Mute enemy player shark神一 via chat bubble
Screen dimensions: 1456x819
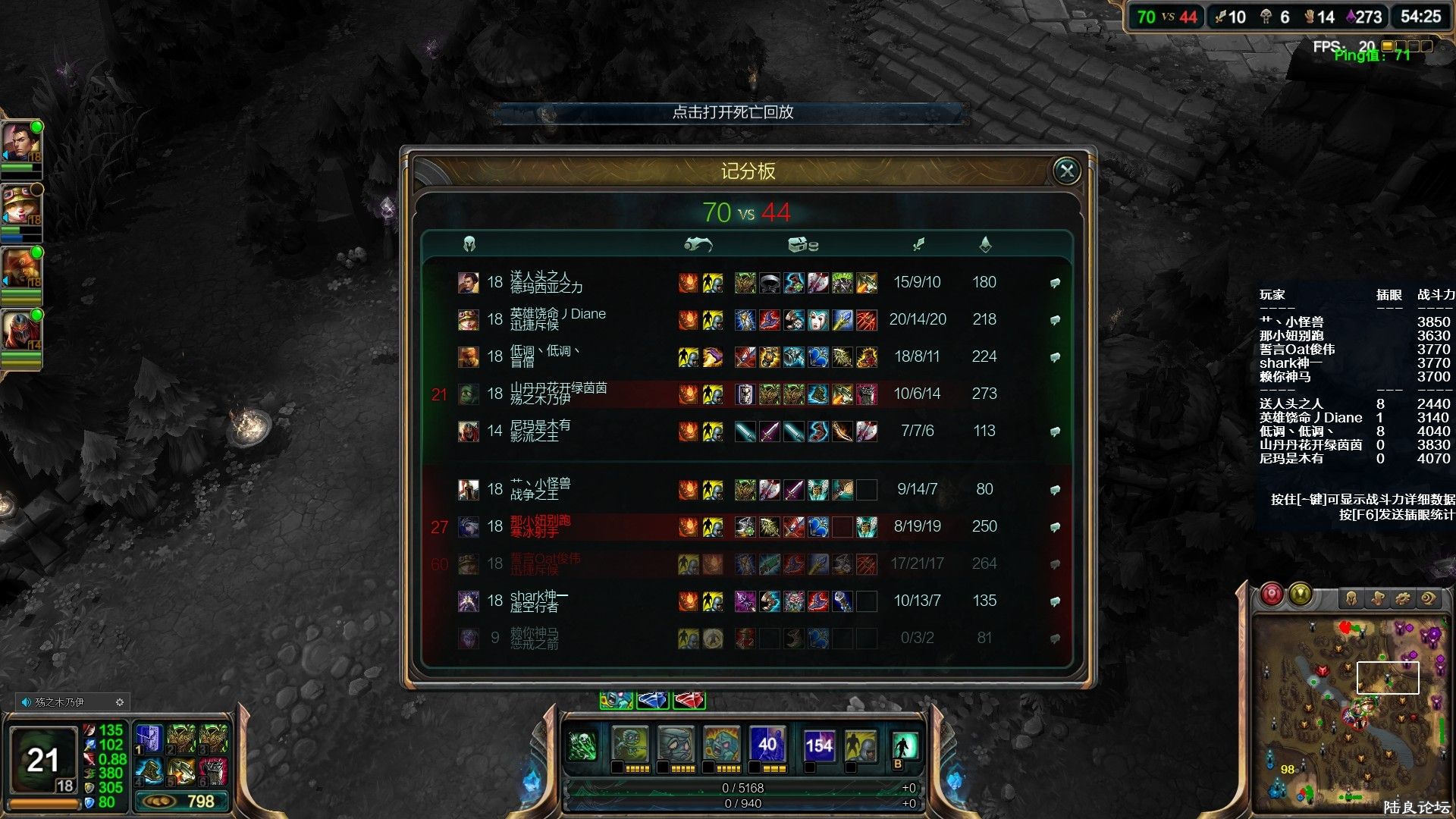[x=1055, y=601]
